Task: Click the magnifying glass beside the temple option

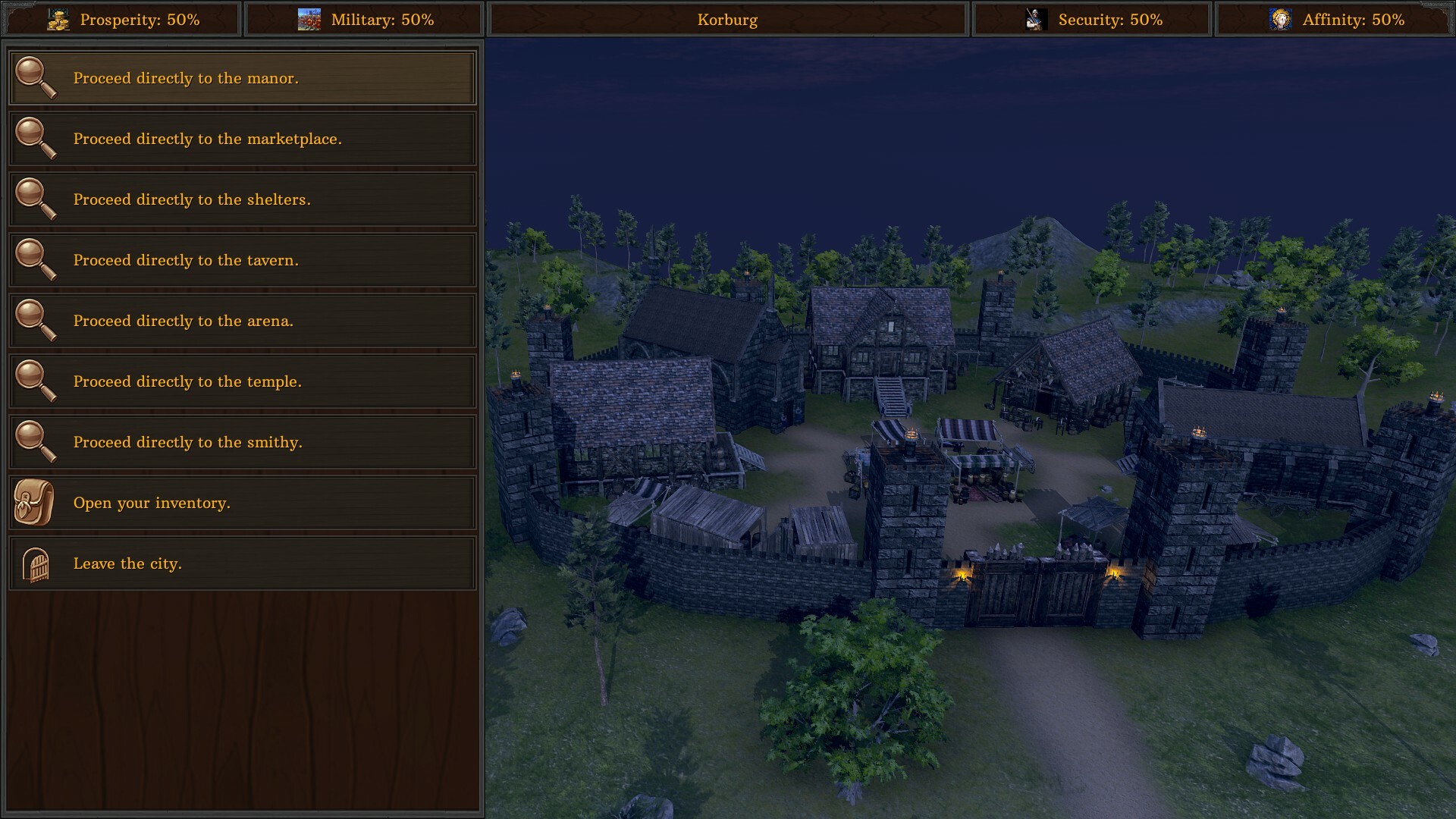Action: [x=36, y=381]
